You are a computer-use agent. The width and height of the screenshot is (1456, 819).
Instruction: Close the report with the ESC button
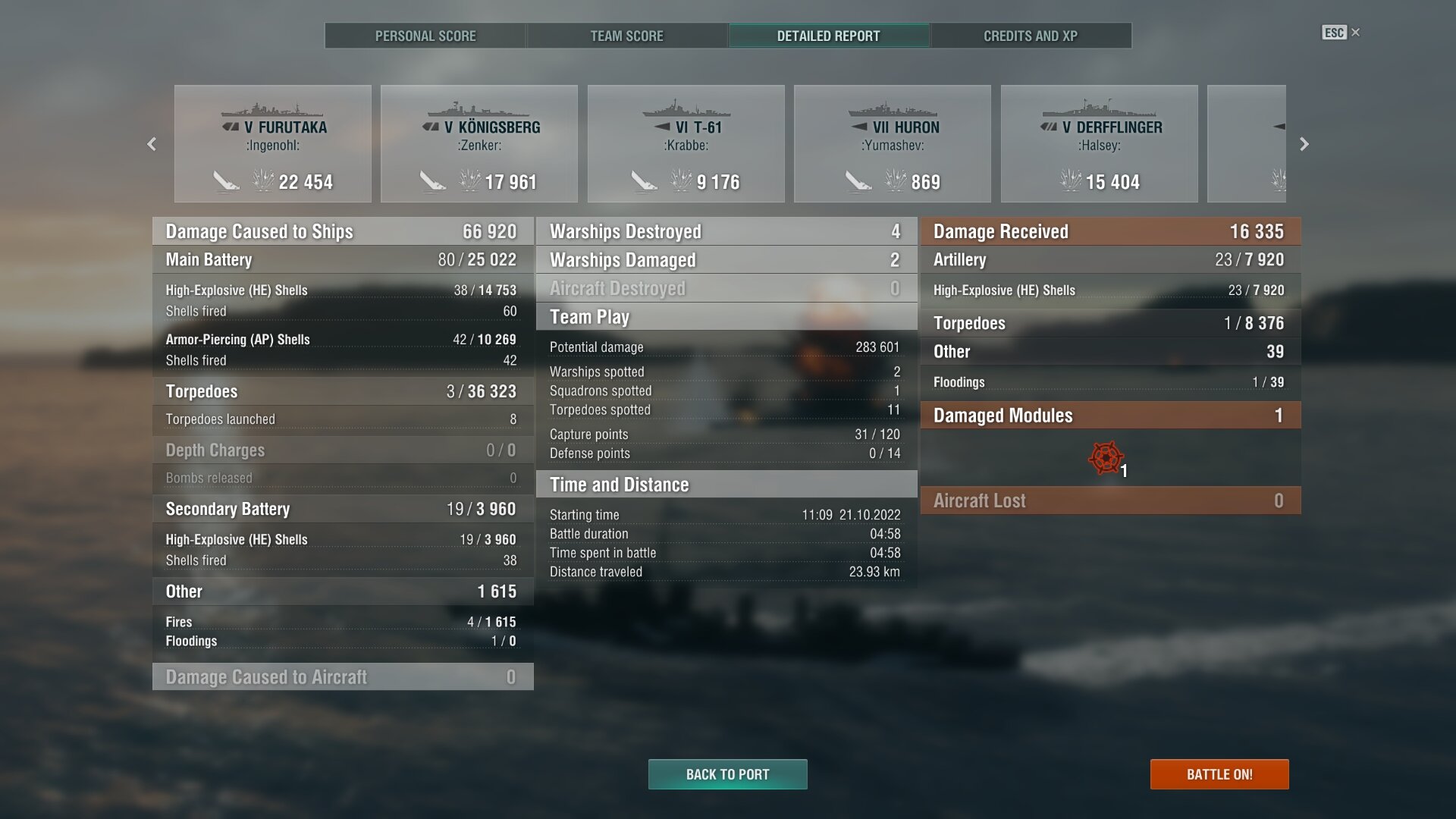pos(1340,33)
